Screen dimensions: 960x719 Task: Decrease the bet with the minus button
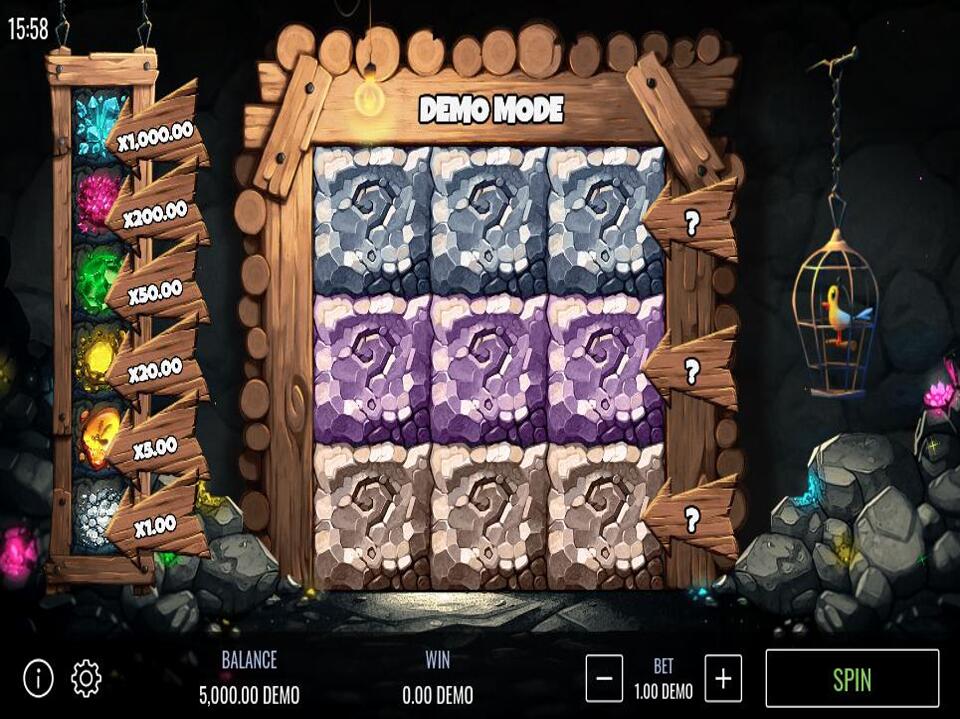pos(604,679)
